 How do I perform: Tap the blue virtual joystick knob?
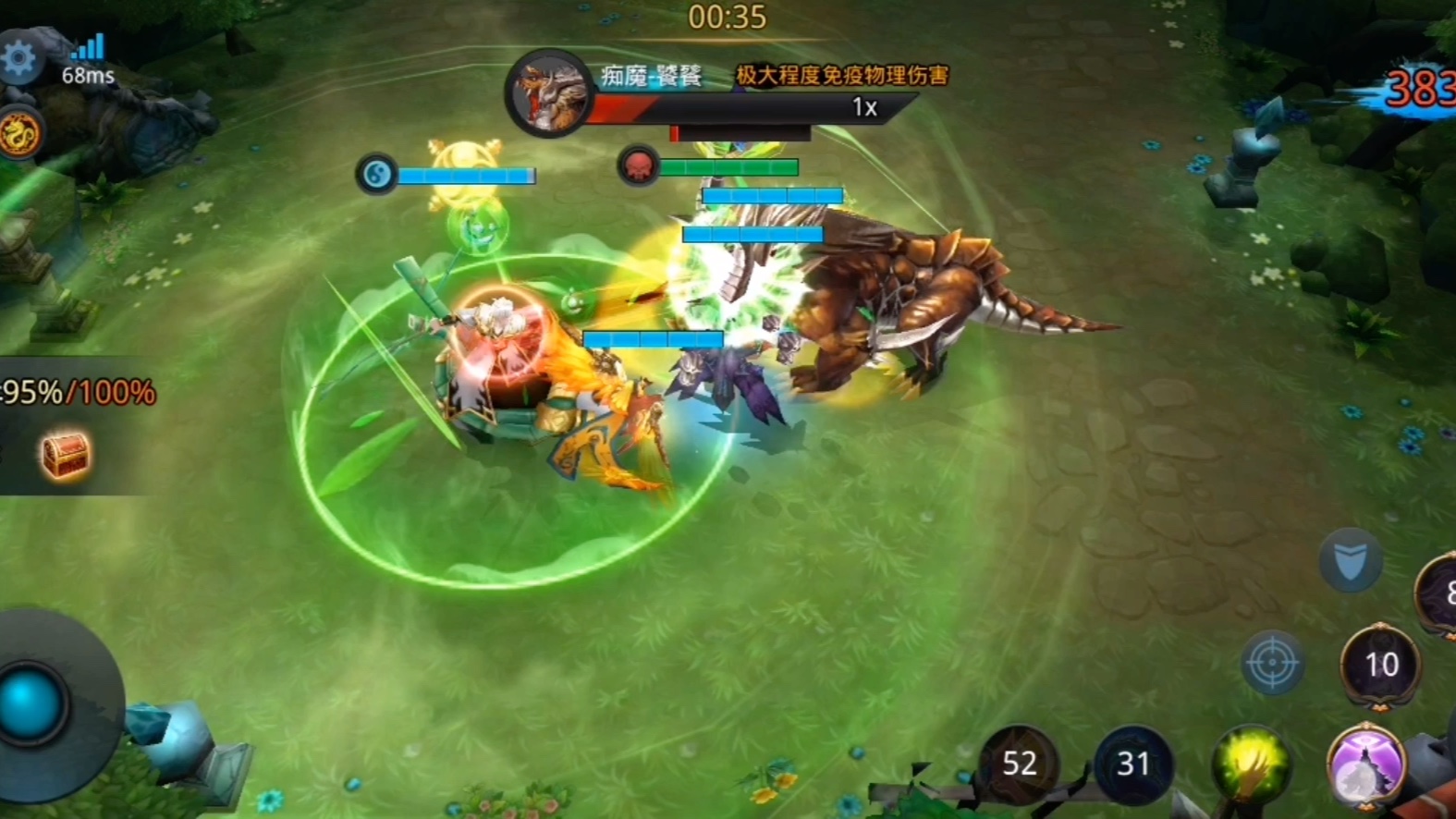(30, 704)
